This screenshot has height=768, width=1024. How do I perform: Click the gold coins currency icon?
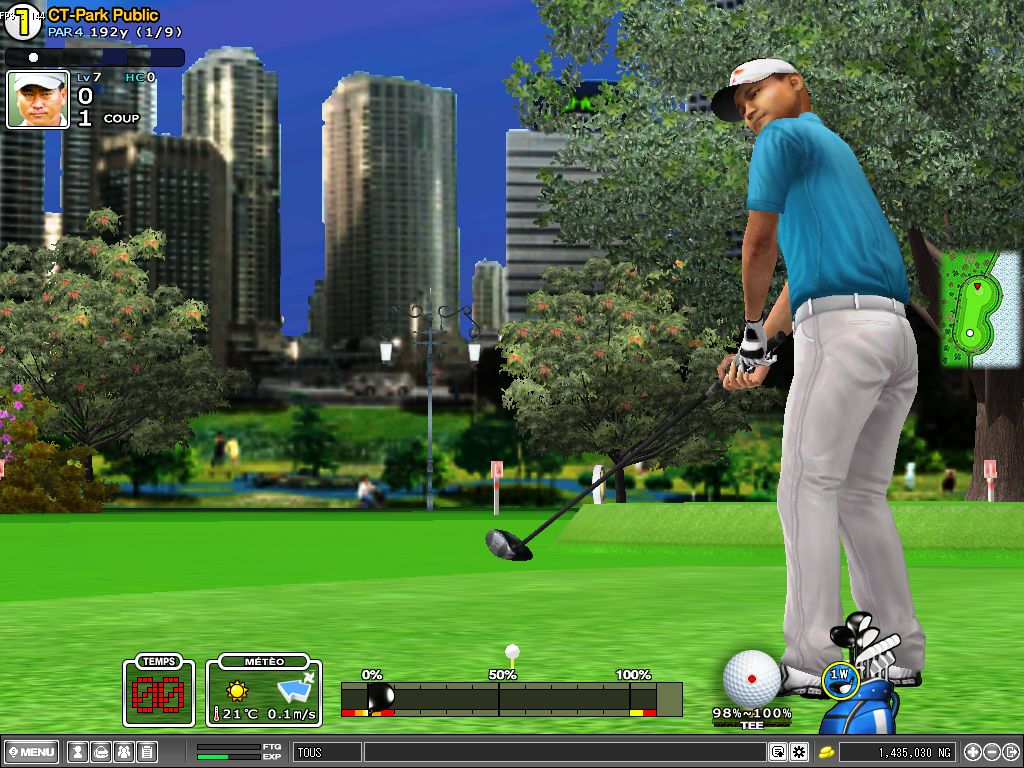[x=827, y=752]
